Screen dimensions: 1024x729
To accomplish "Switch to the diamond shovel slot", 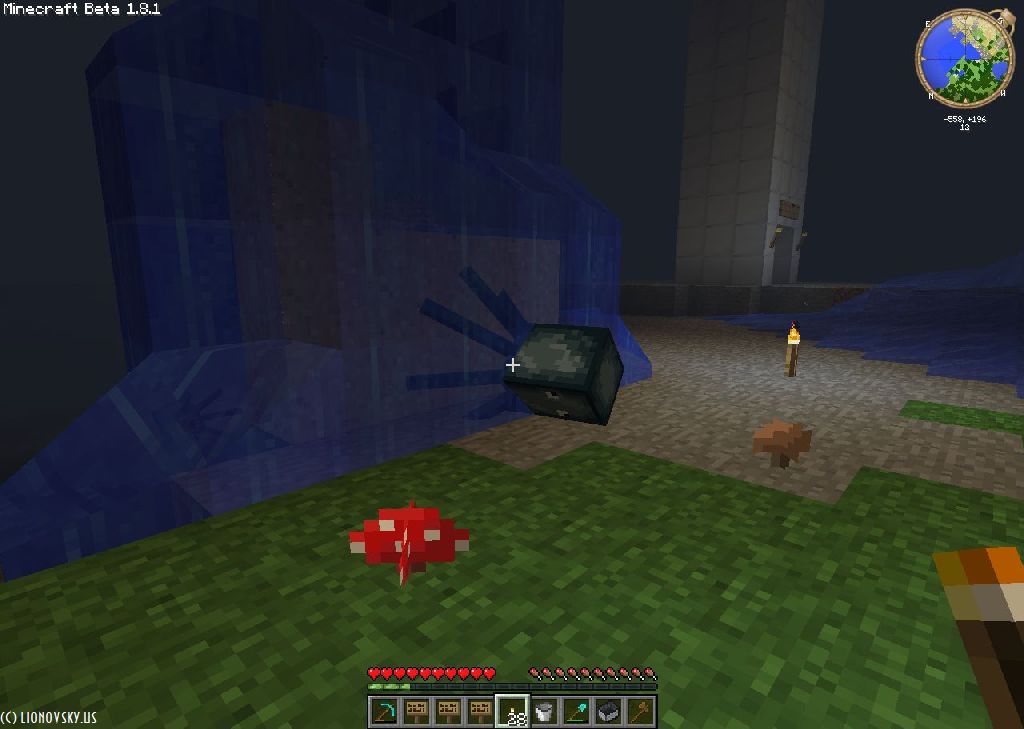I will pos(576,711).
